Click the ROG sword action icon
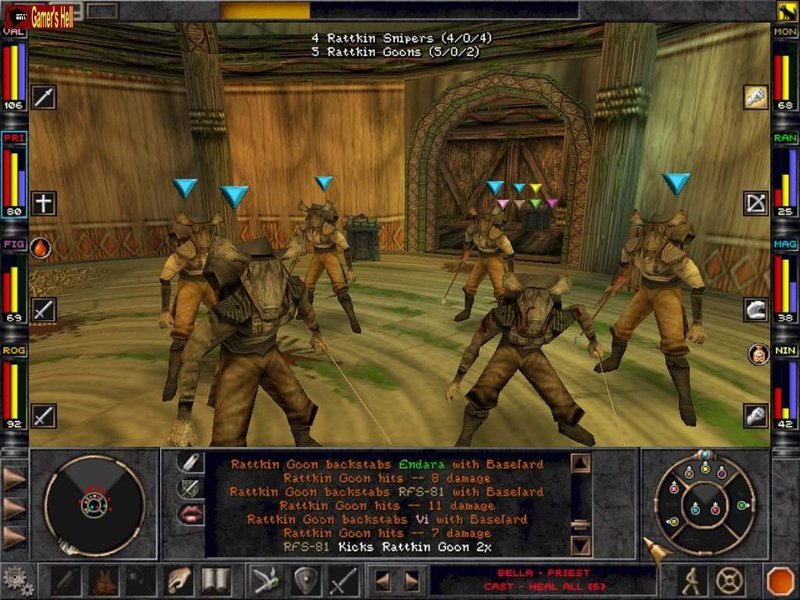This screenshot has height=600, width=800. pos(44,414)
